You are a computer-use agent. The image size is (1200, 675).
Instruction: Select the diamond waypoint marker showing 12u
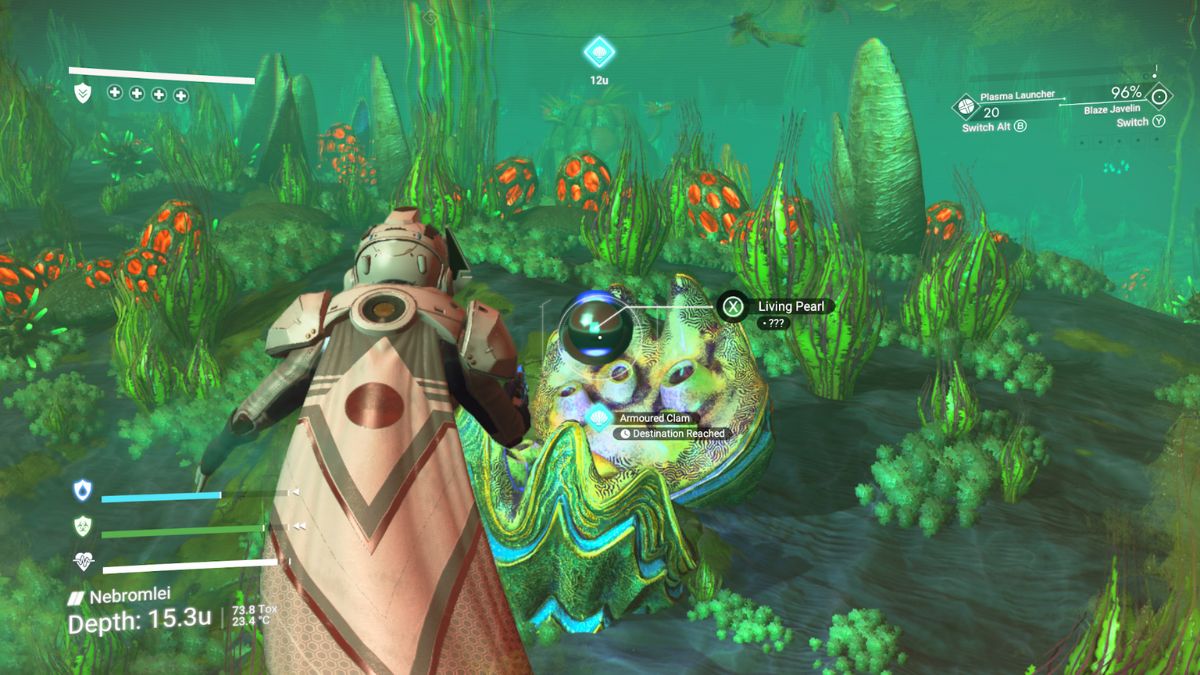coord(599,51)
